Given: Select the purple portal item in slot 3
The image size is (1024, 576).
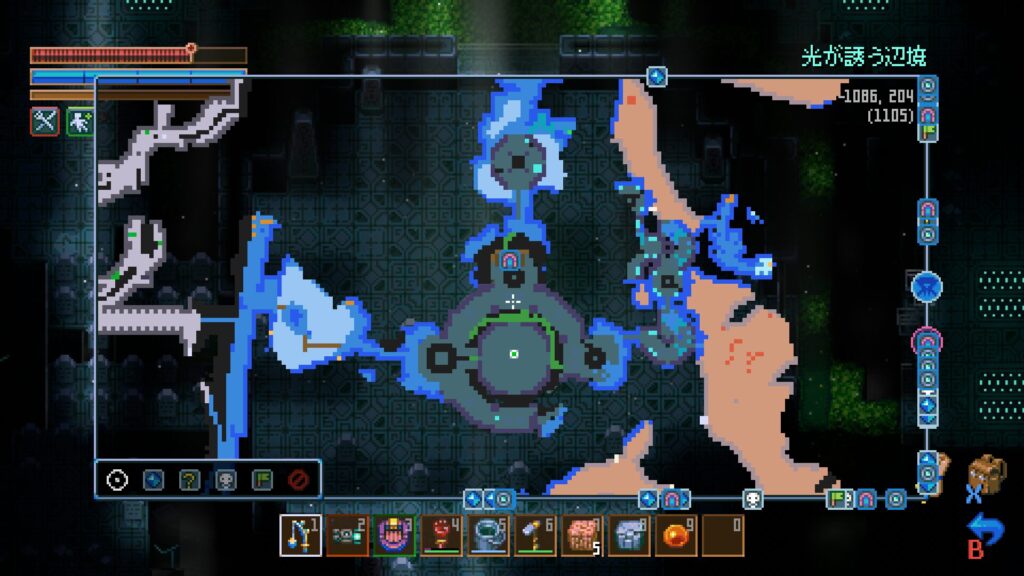Looking at the screenshot, I should [x=394, y=535].
